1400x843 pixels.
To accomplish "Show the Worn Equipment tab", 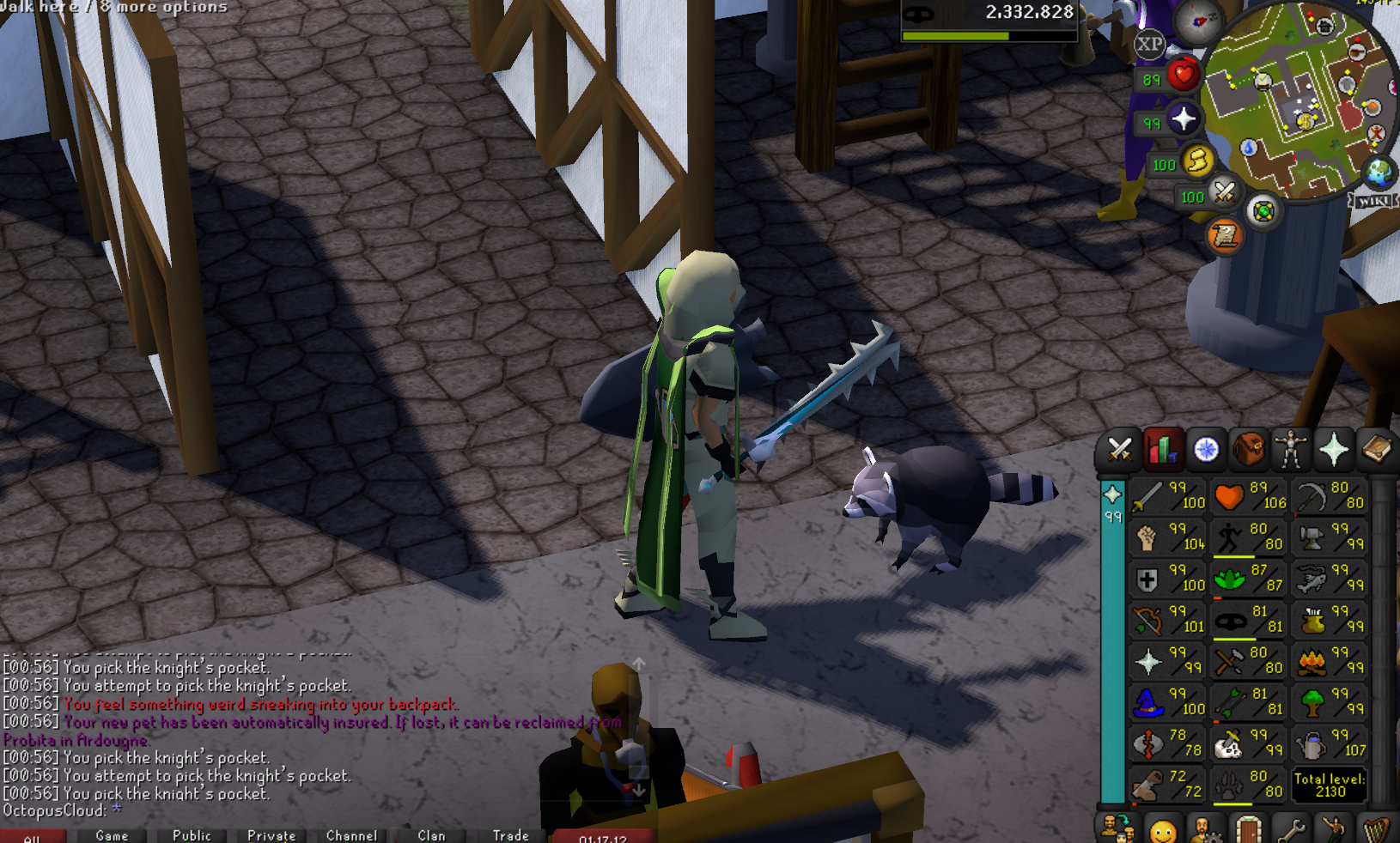I will point(1290,449).
